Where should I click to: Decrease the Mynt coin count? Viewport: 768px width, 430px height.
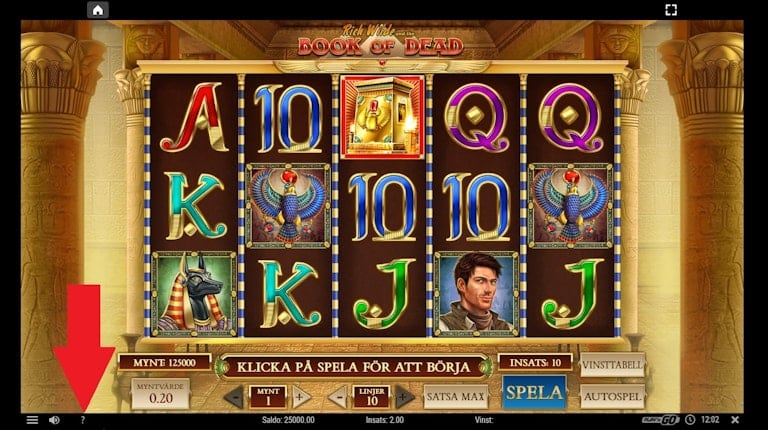(x=234, y=396)
